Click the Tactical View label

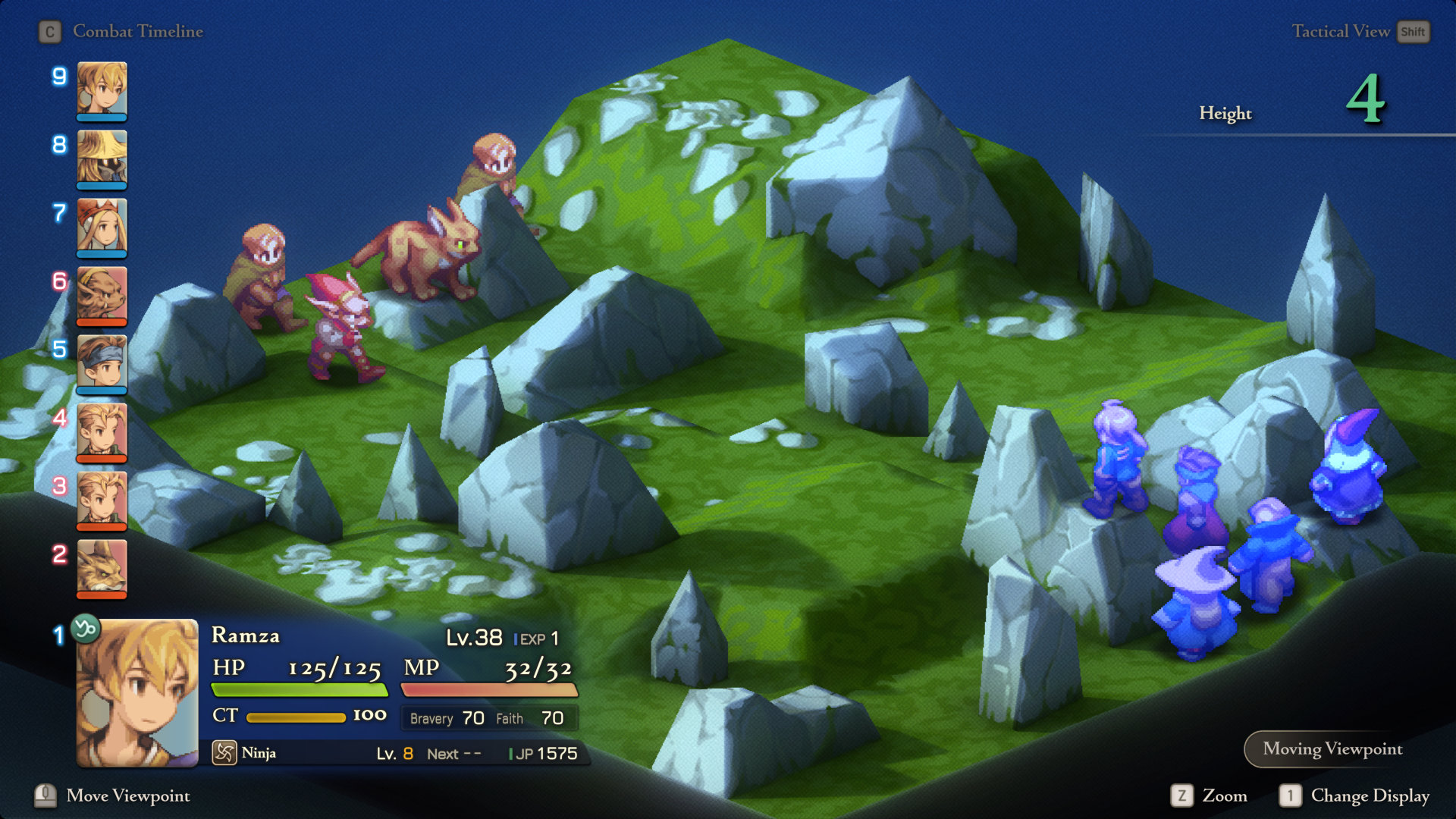coord(1342,31)
